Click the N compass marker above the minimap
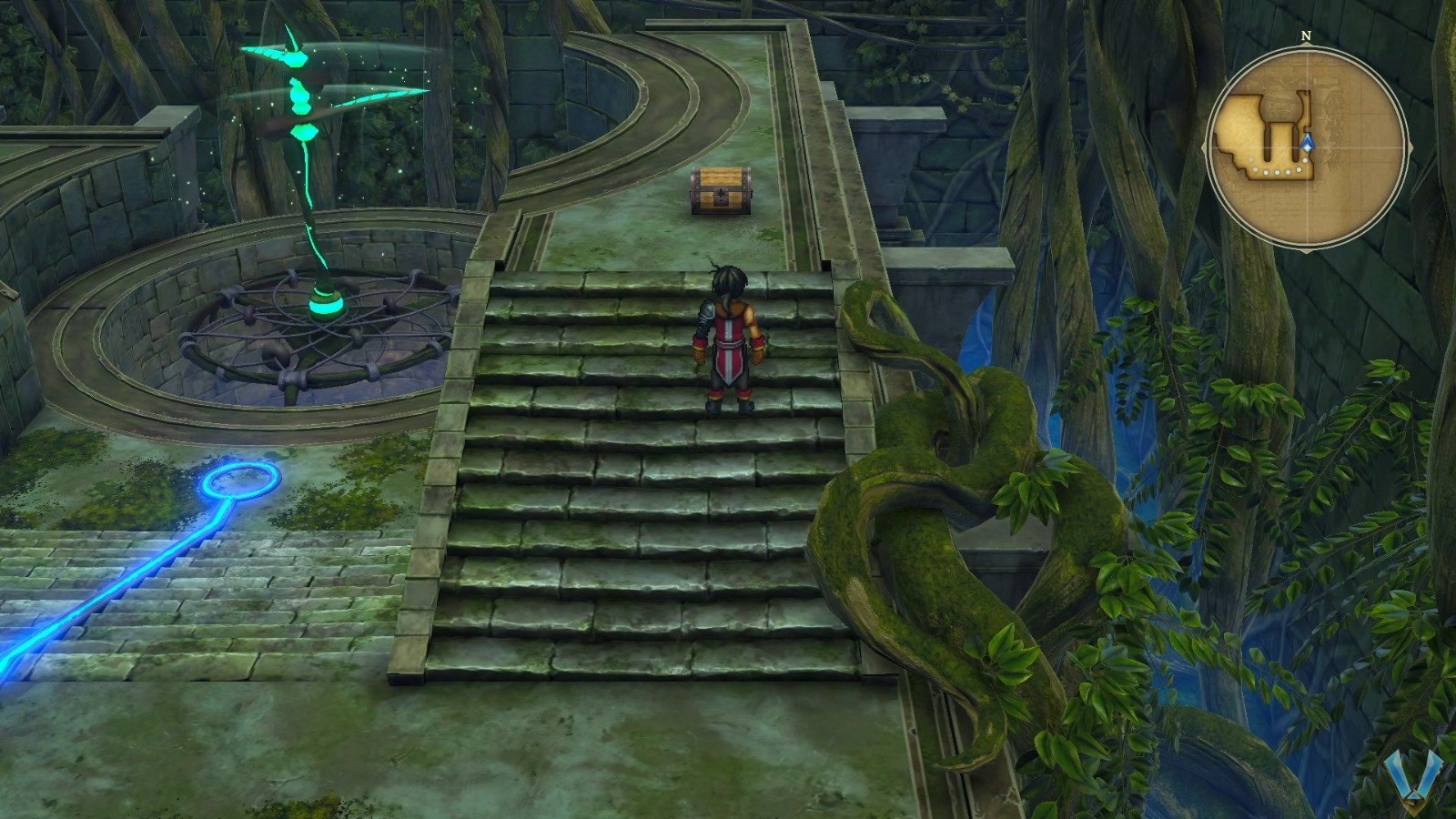The width and height of the screenshot is (1456, 819). point(1306,35)
